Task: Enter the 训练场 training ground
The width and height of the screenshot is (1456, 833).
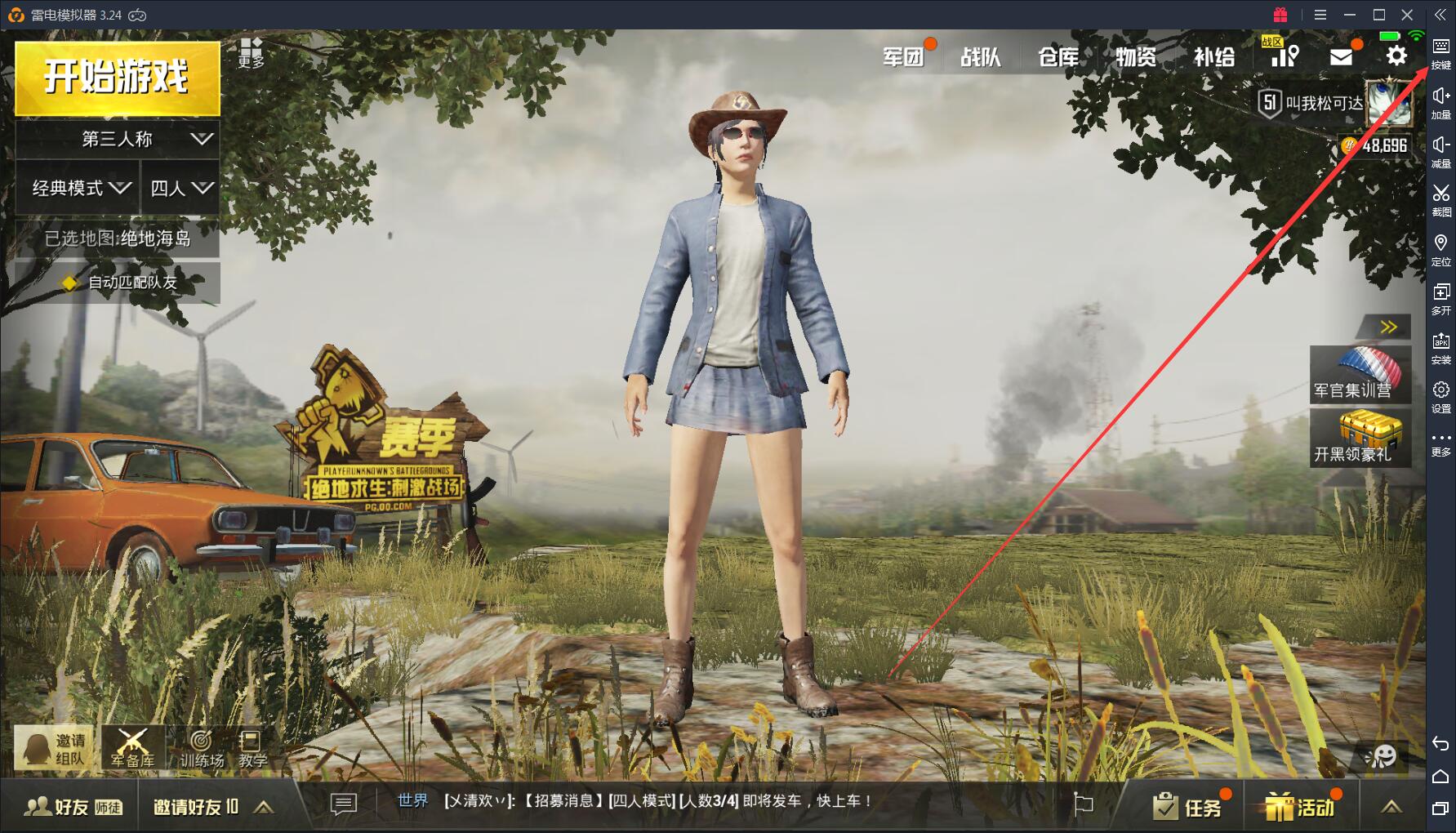Action: 201,749
